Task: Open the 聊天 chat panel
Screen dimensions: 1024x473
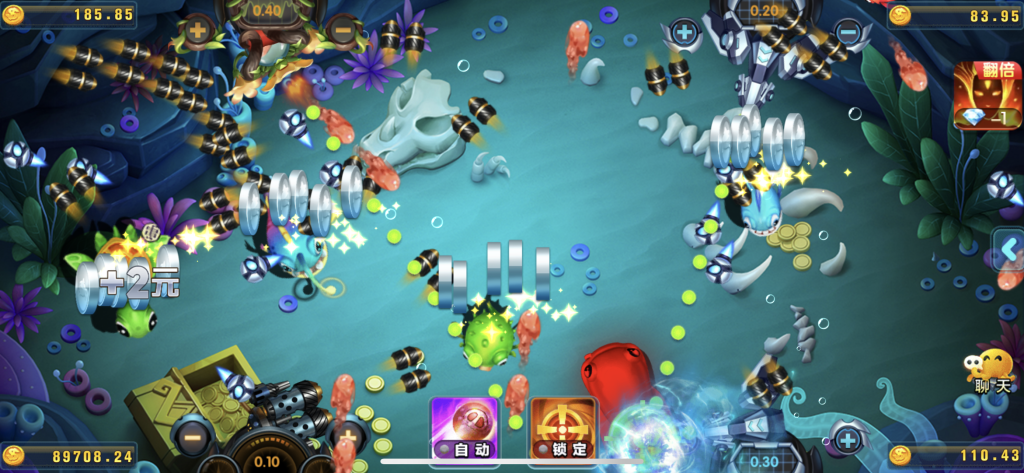Action: coord(991,372)
